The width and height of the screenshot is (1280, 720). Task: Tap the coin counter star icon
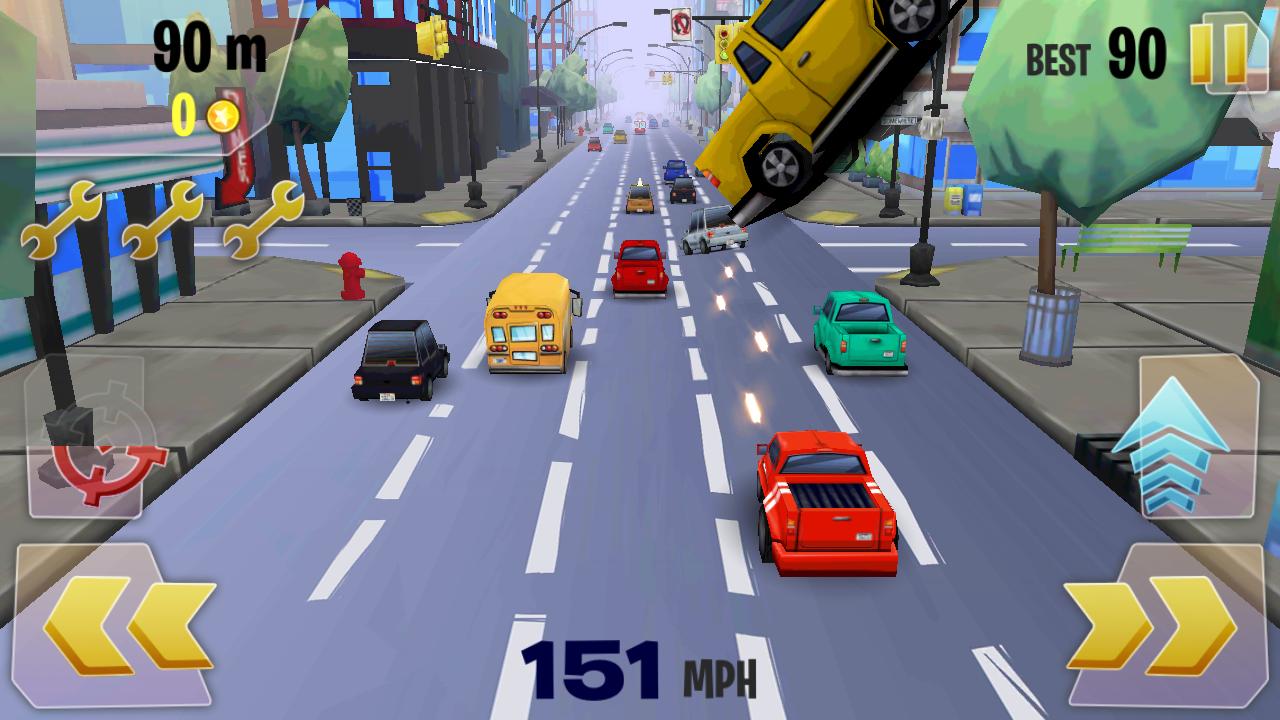[x=224, y=117]
